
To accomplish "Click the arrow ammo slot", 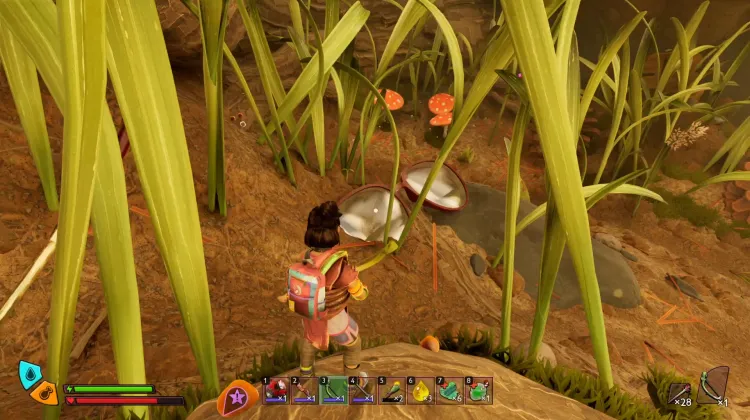I will 681,393.
